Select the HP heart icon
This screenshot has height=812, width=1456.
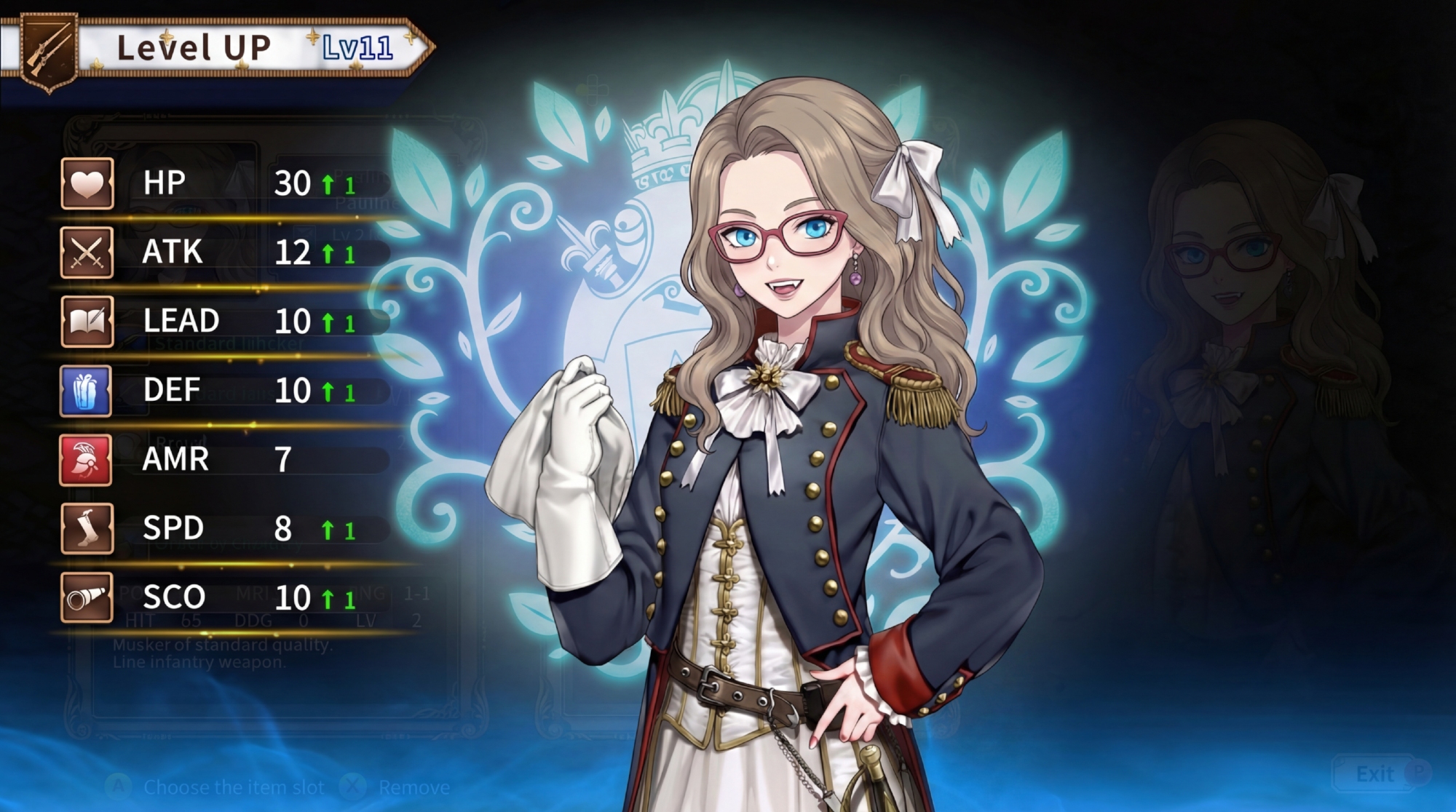[x=87, y=183]
